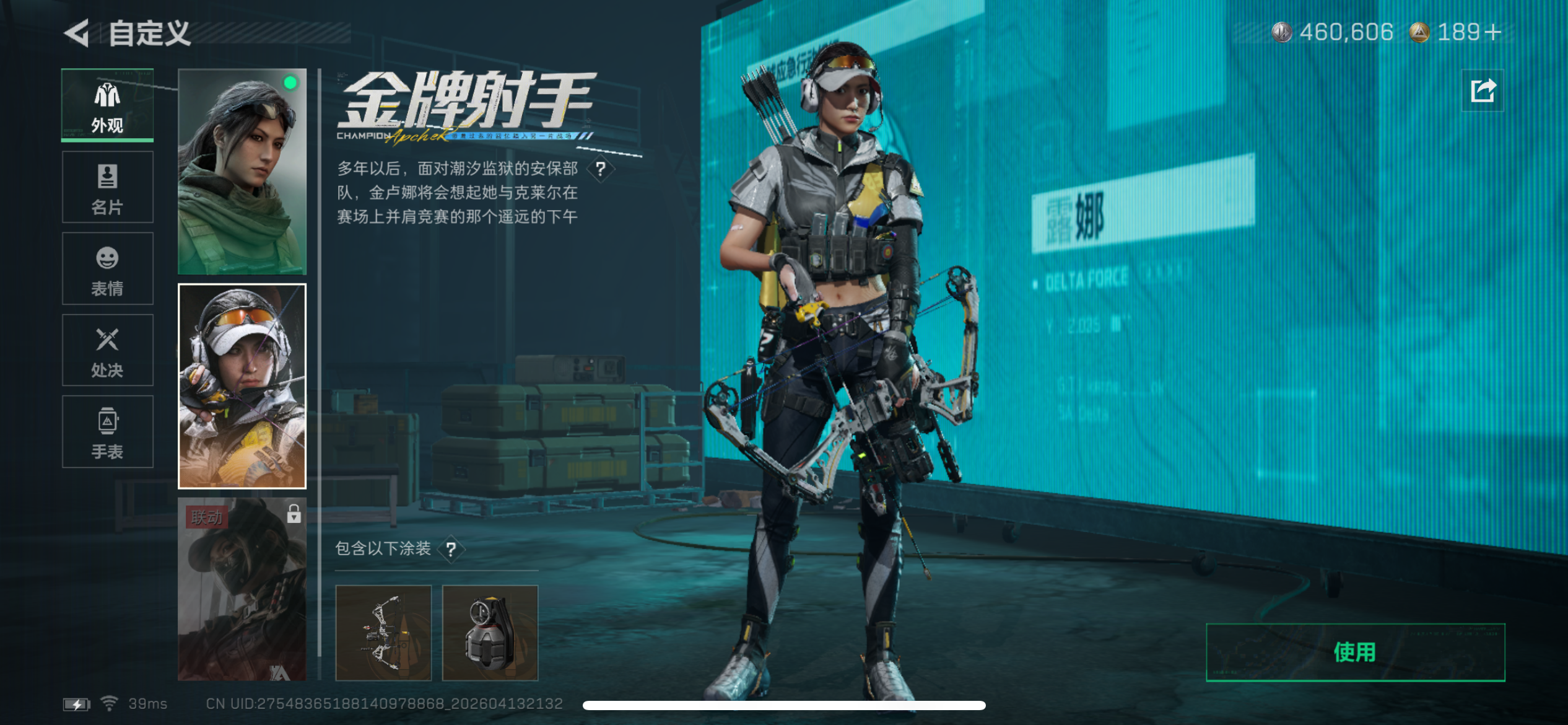Screen dimensions: 1568x725
Task: Switch to the default green outfit portrait
Action: [x=242, y=174]
